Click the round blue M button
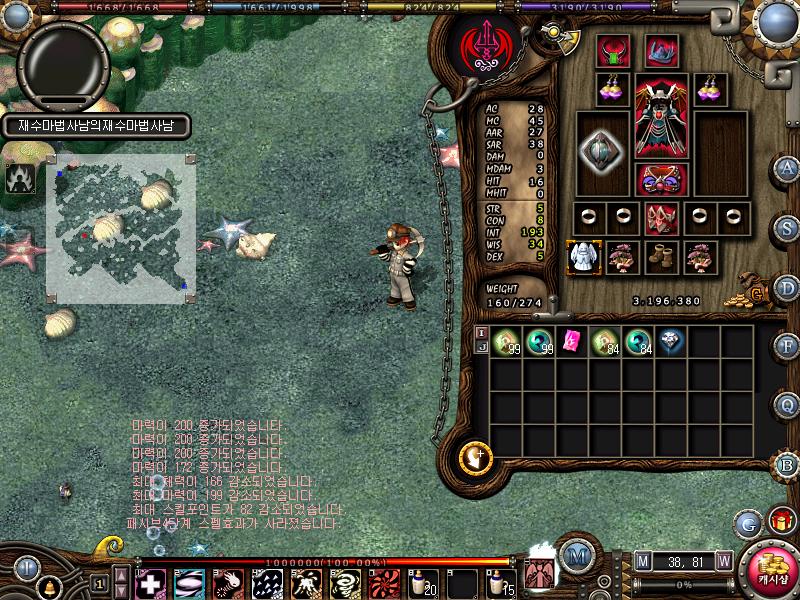The height and width of the screenshot is (600, 800). (x=574, y=555)
